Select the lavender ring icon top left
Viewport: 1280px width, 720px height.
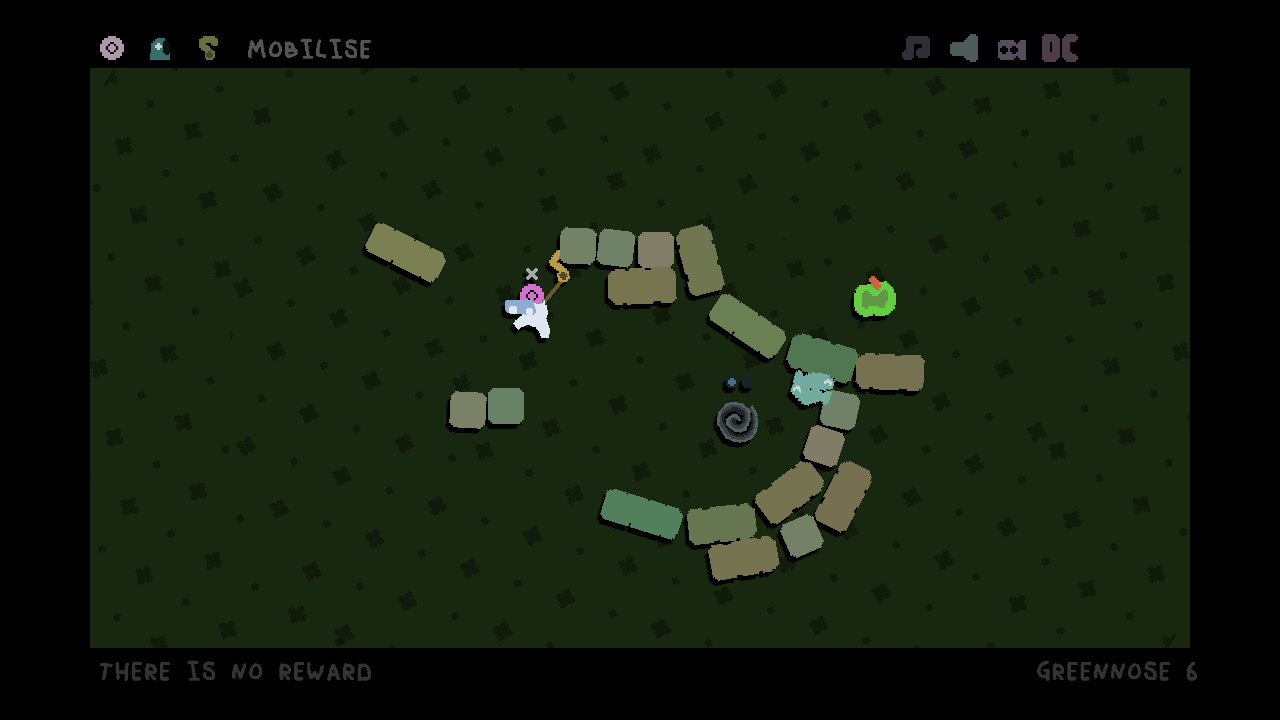[112, 48]
